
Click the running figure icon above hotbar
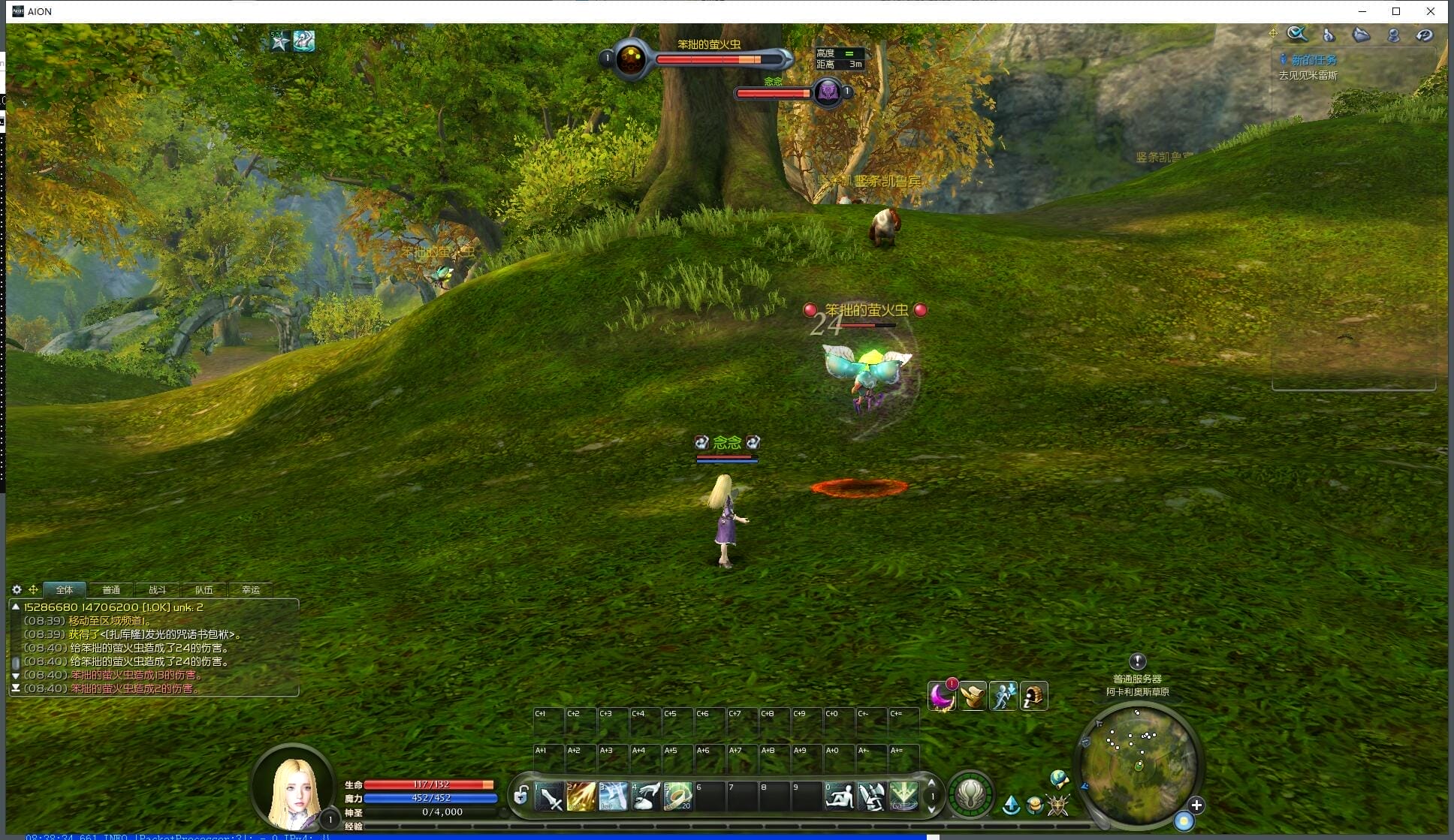[x=1003, y=697]
